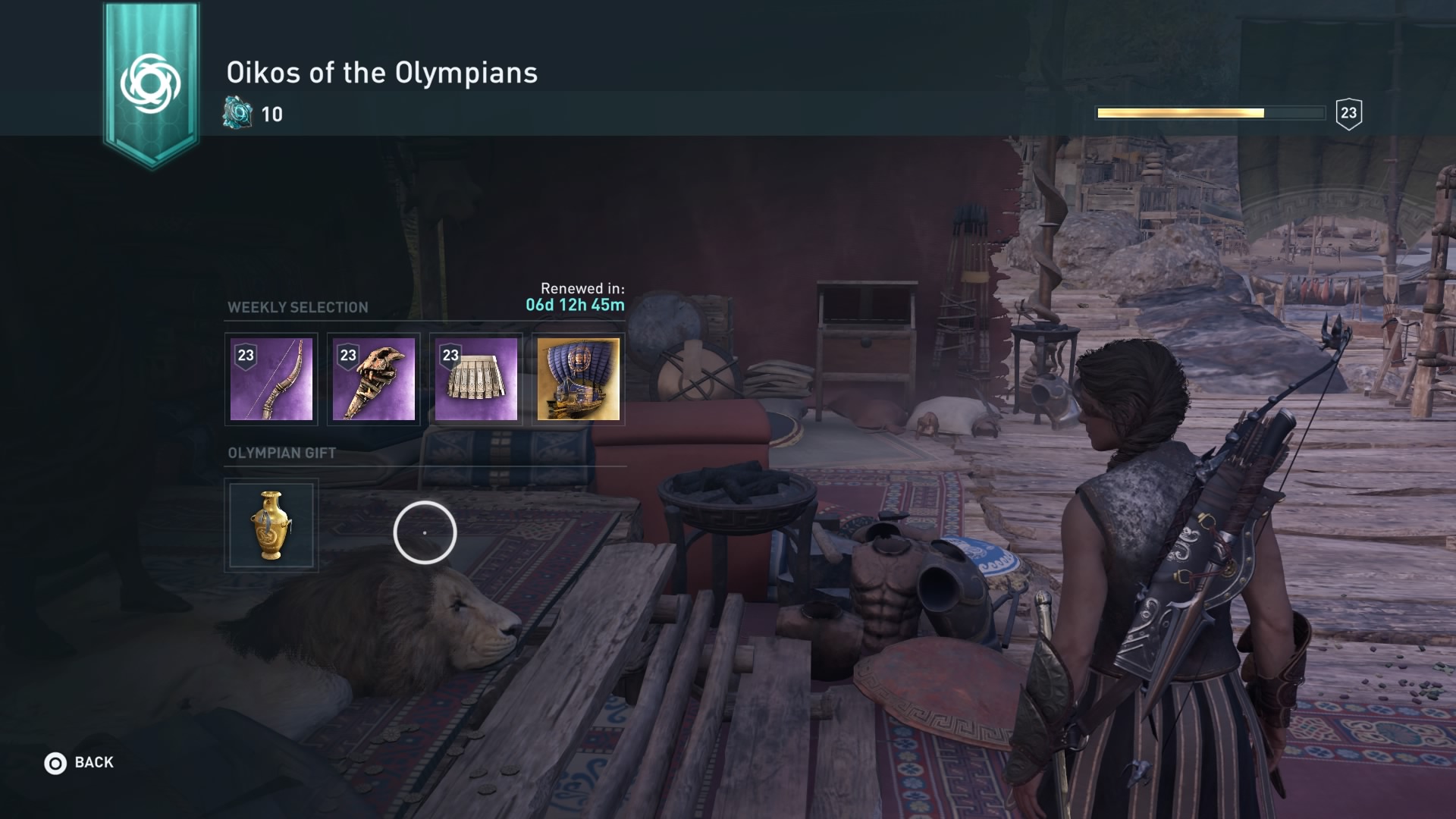Select the golden ship design item
Image resolution: width=1456 pixels, height=819 pixels.
579,379
